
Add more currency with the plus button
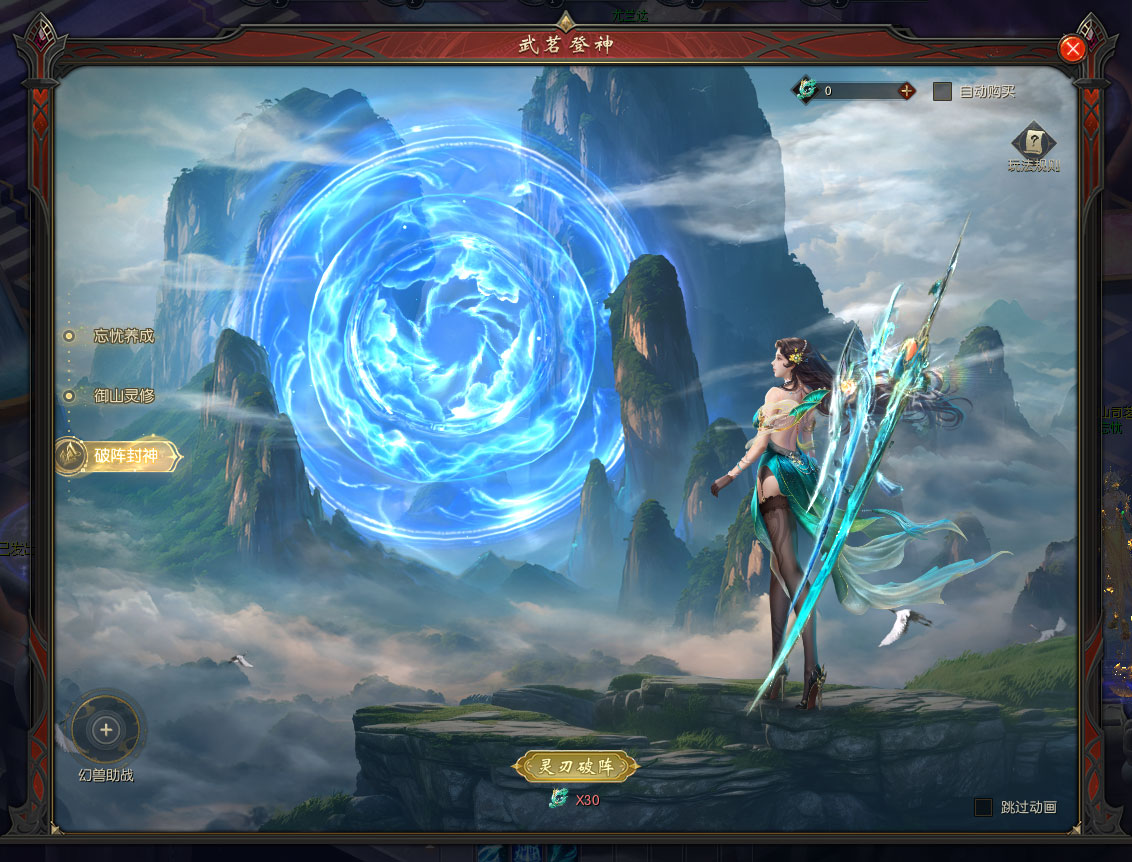906,91
